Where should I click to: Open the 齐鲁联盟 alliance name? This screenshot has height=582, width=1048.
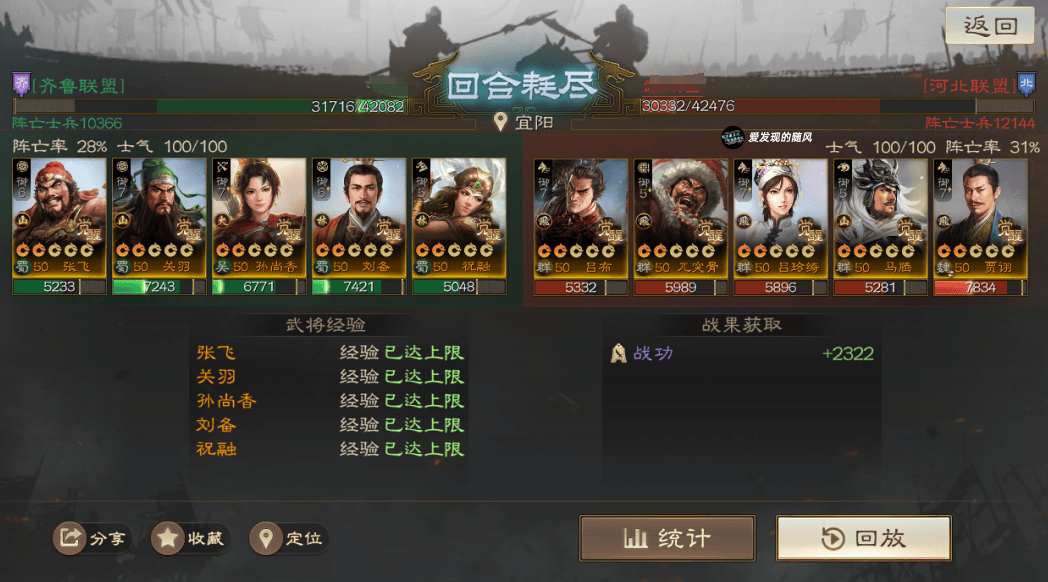[78, 85]
